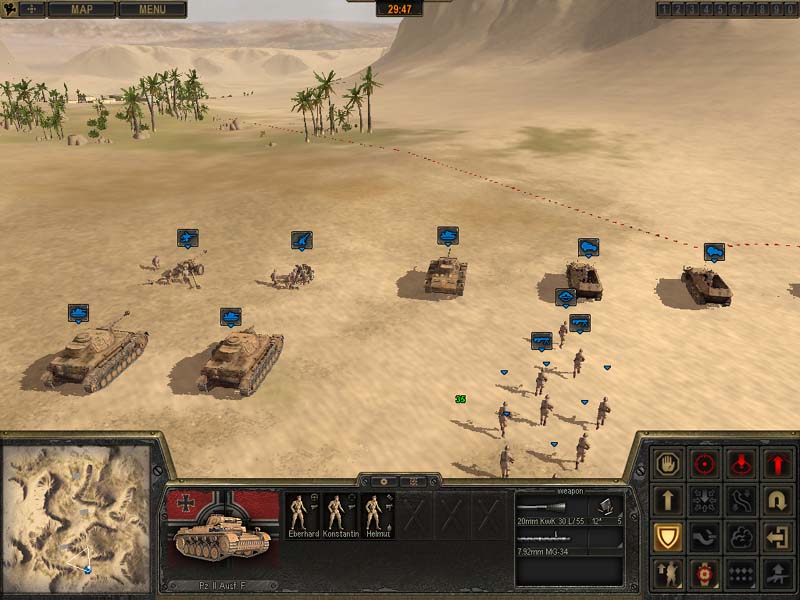
Task: Select the tank platoon marker above the left tank
Action: pyautogui.click(x=78, y=313)
